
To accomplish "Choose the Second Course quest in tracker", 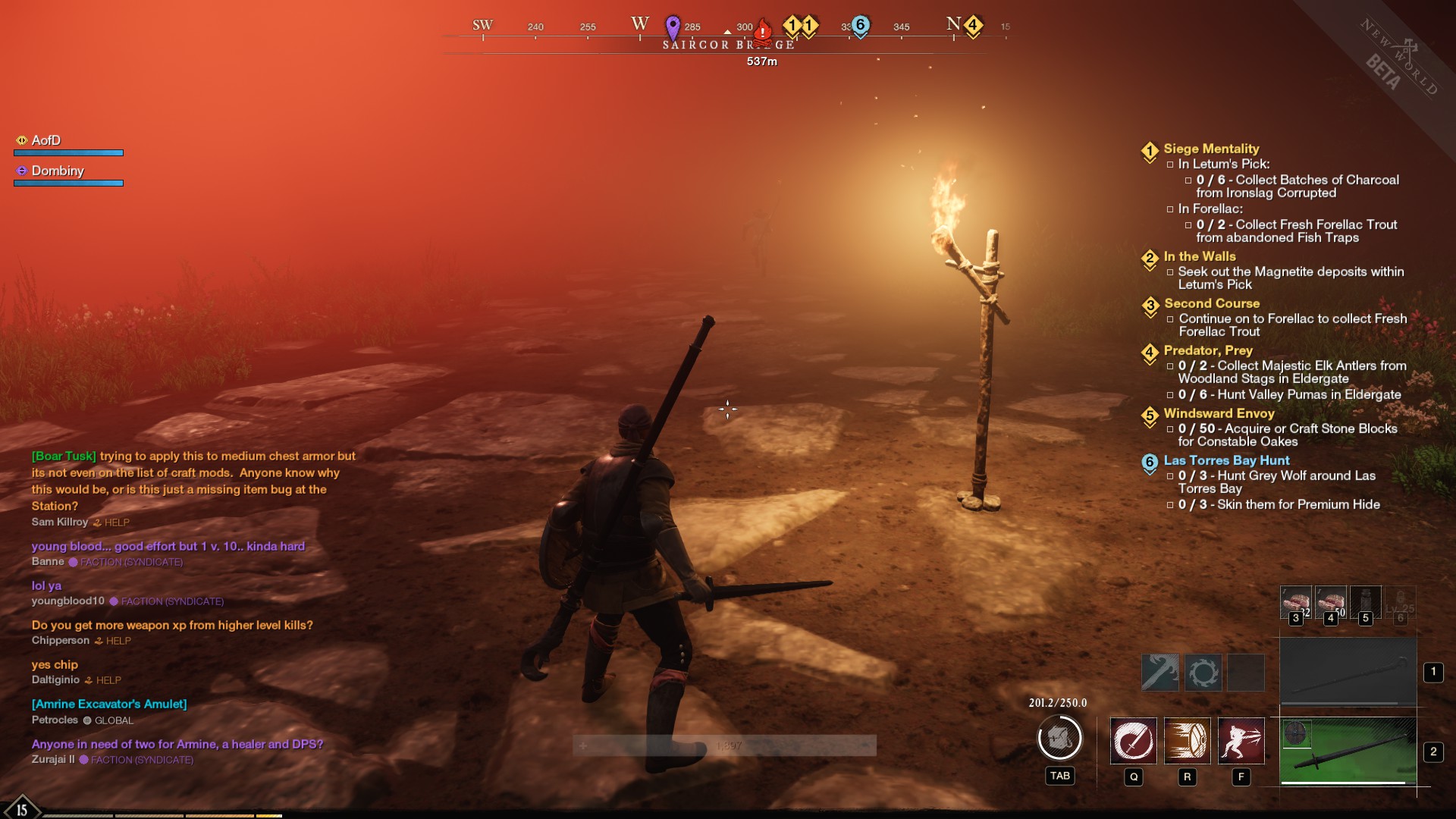I will click(x=1212, y=304).
